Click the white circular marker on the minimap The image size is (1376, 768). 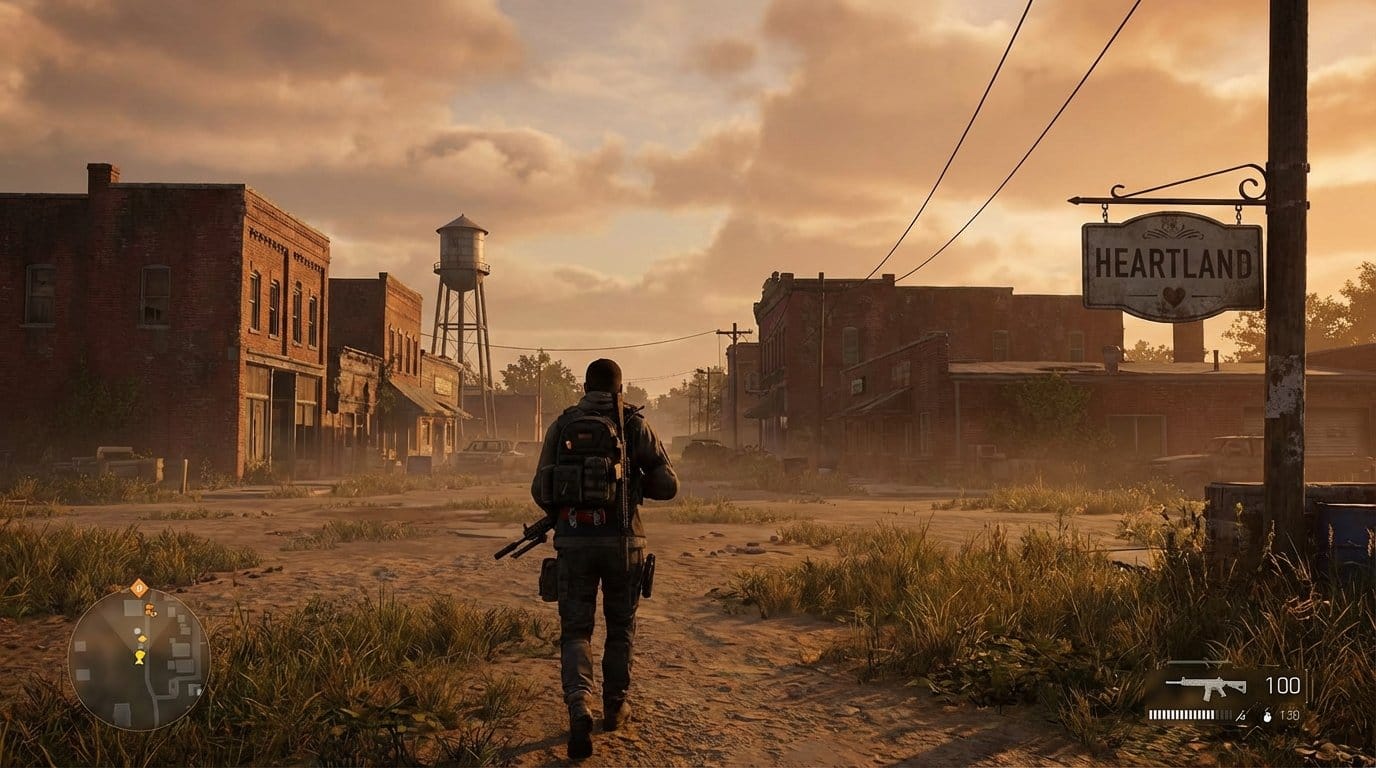[x=136, y=630]
